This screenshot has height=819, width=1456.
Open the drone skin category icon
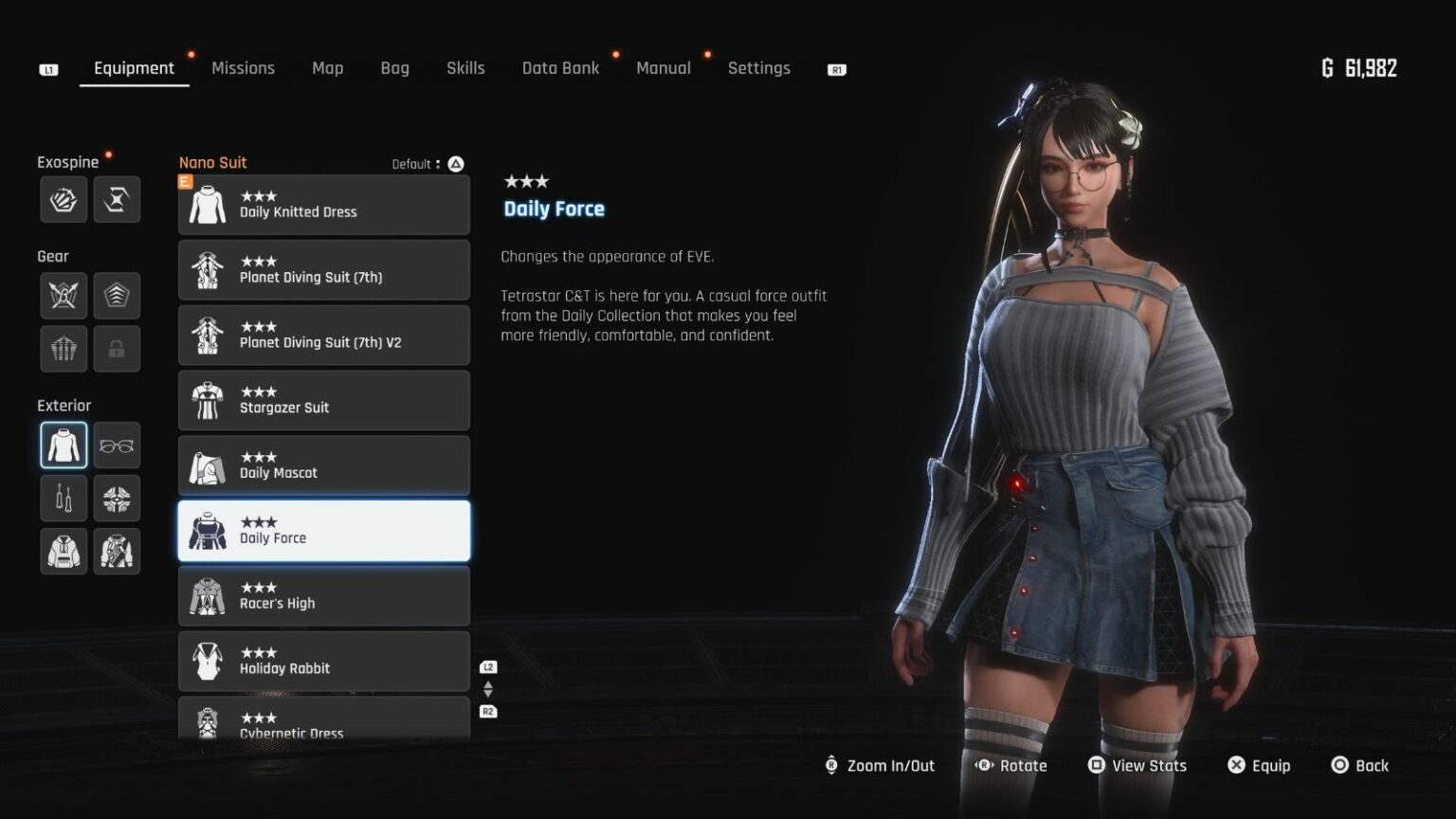[117, 498]
